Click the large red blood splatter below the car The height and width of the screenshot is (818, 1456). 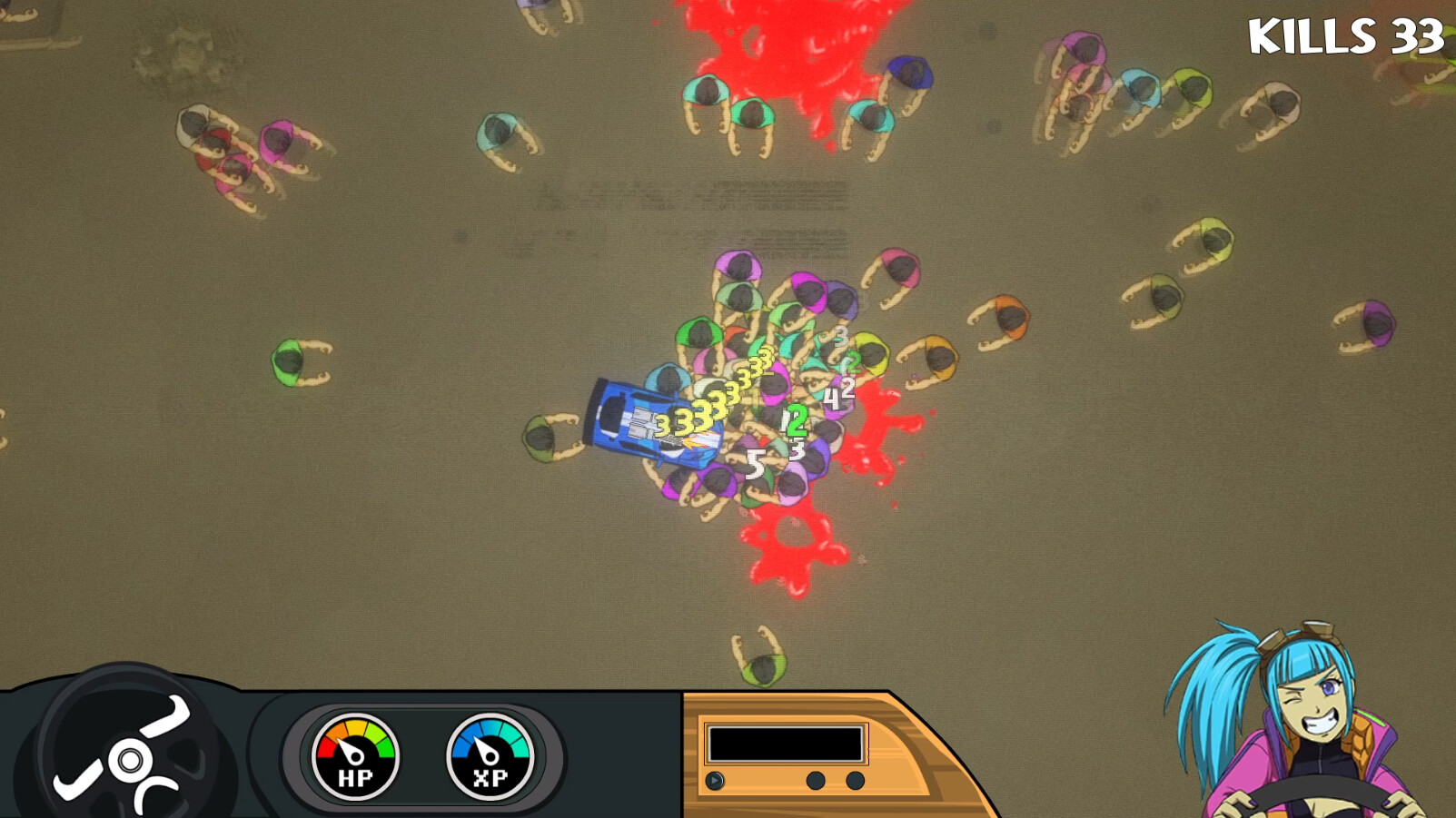795,545
